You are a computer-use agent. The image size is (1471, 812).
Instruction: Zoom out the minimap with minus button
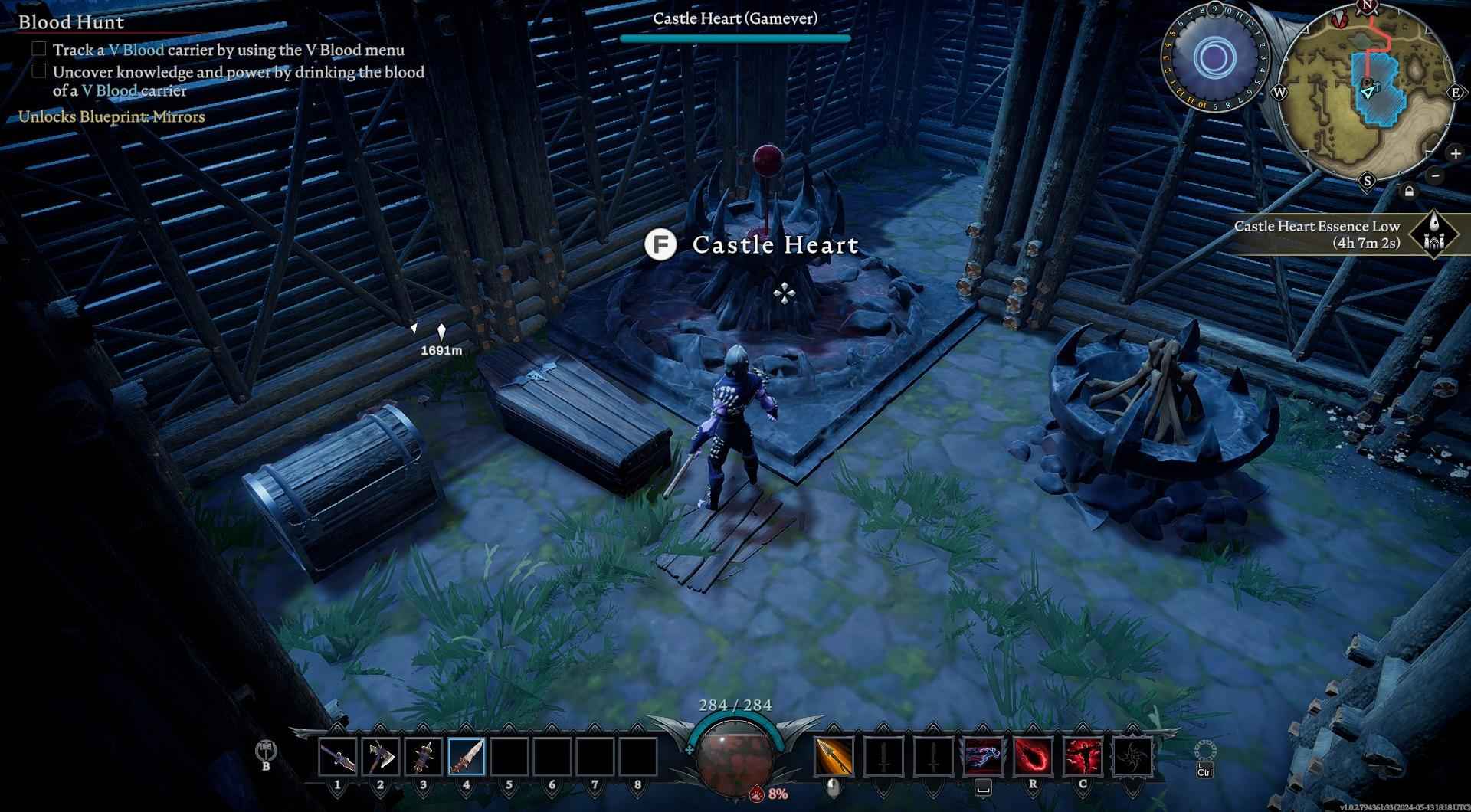click(1436, 175)
